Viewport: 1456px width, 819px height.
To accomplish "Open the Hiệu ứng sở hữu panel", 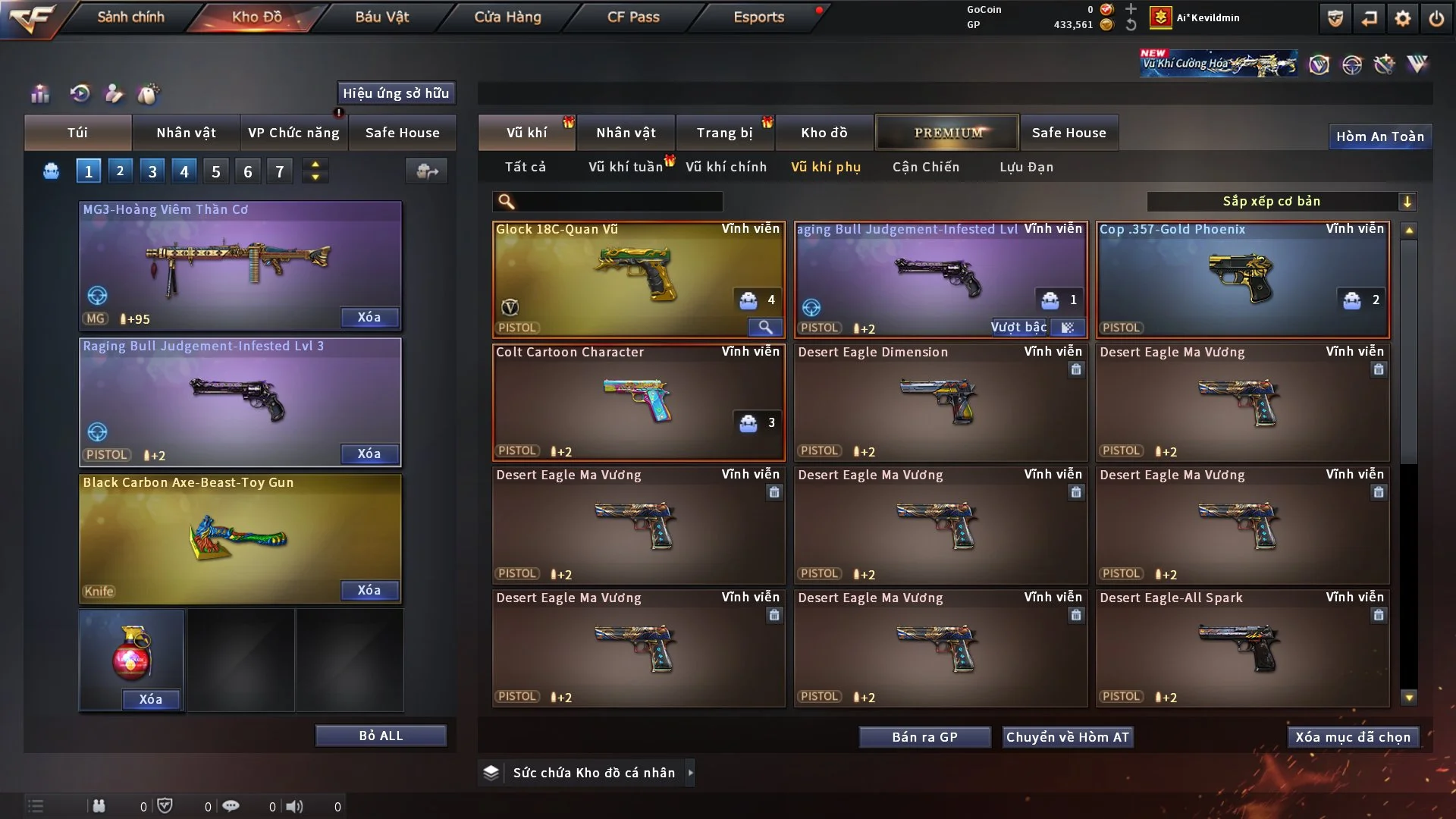I will (396, 93).
